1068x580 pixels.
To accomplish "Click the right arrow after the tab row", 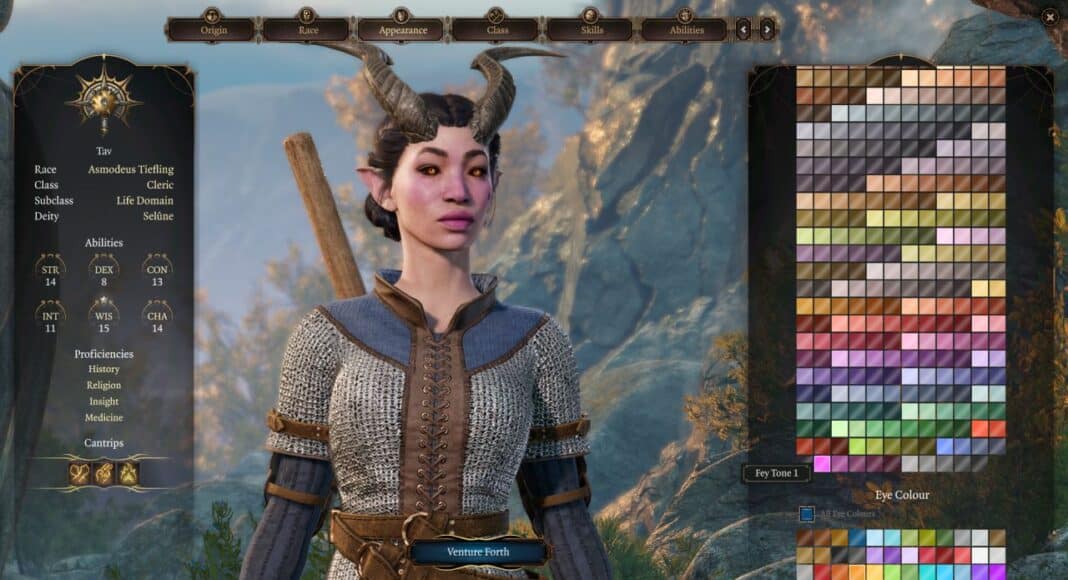I will [767, 30].
